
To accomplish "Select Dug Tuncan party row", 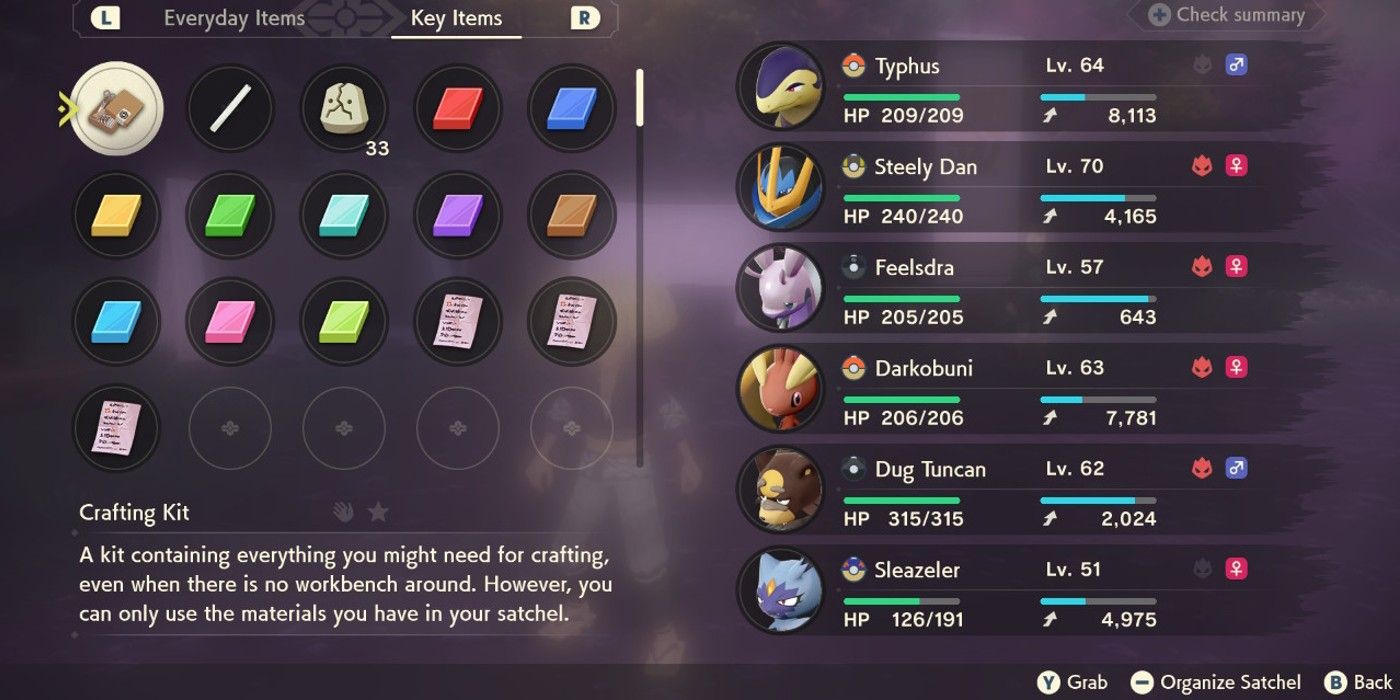I will pyautogui.click(x=1000, y=492).
